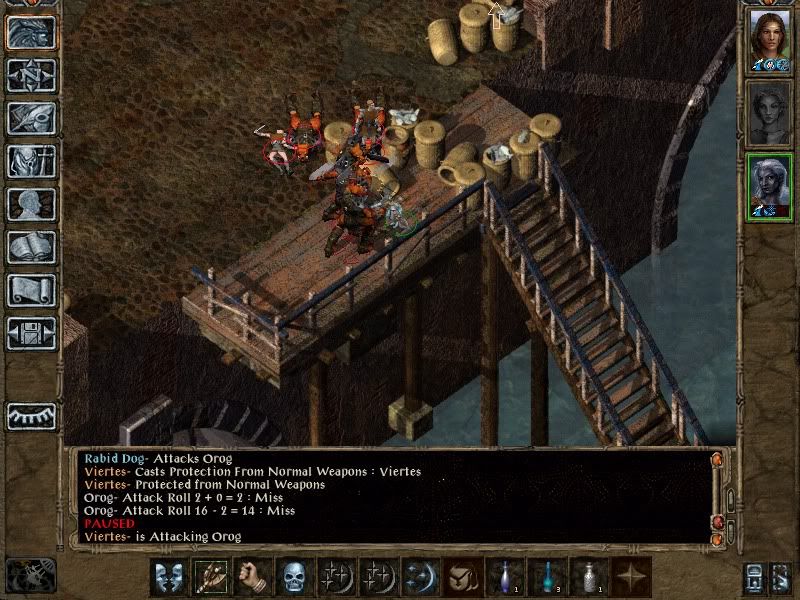
Task: Select the white-haired drow portrait
Action: [769, 186]
